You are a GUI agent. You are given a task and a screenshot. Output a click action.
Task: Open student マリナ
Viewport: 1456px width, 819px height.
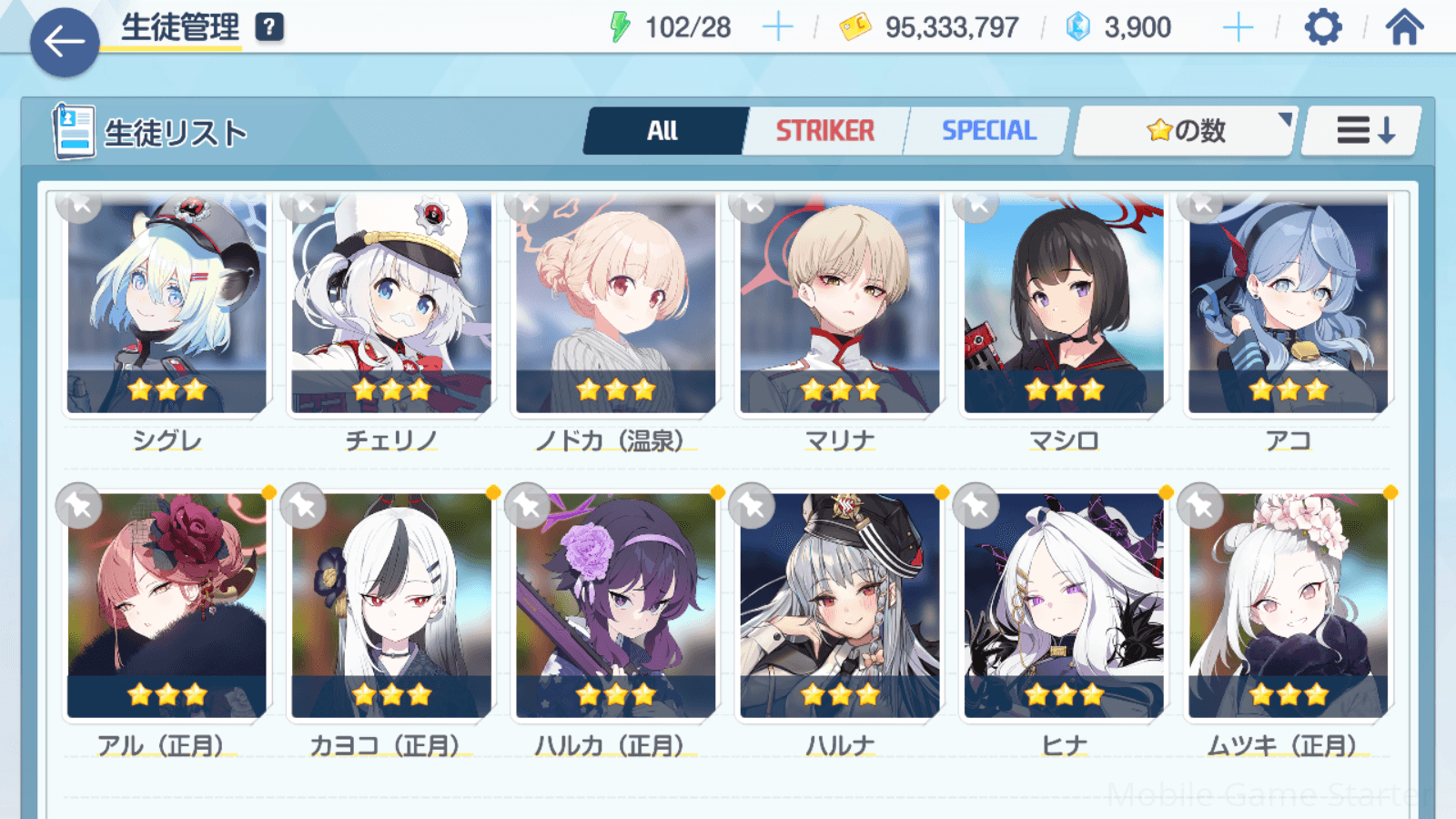(x=840, y=305)
